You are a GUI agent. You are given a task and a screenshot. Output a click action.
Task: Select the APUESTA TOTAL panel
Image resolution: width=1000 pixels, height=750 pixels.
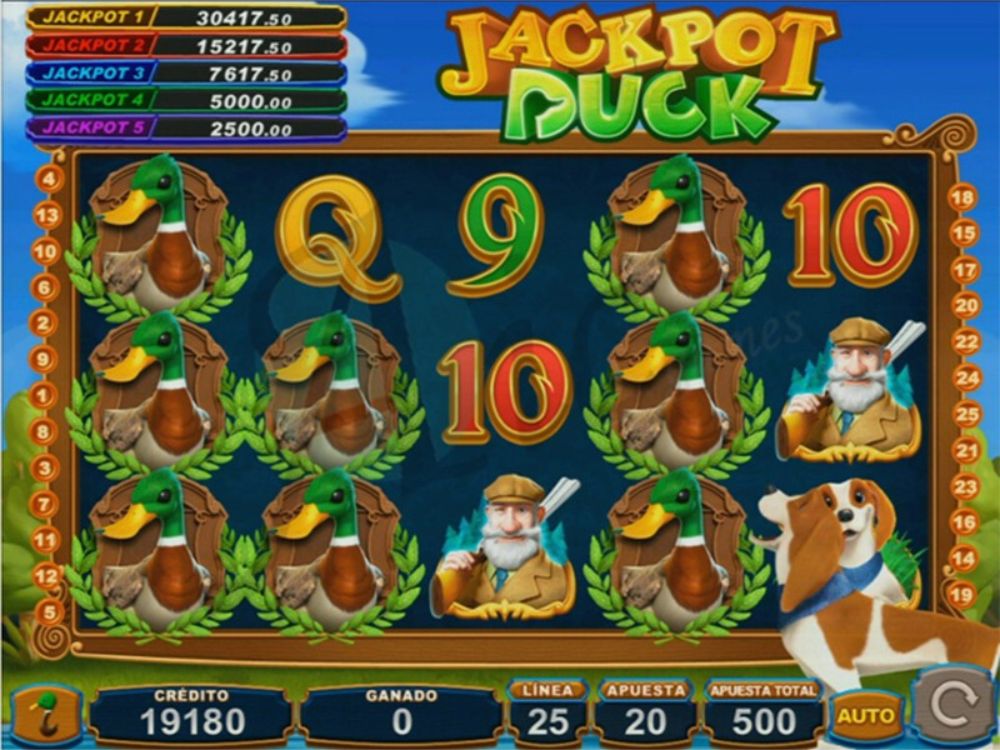pos(763,712)
